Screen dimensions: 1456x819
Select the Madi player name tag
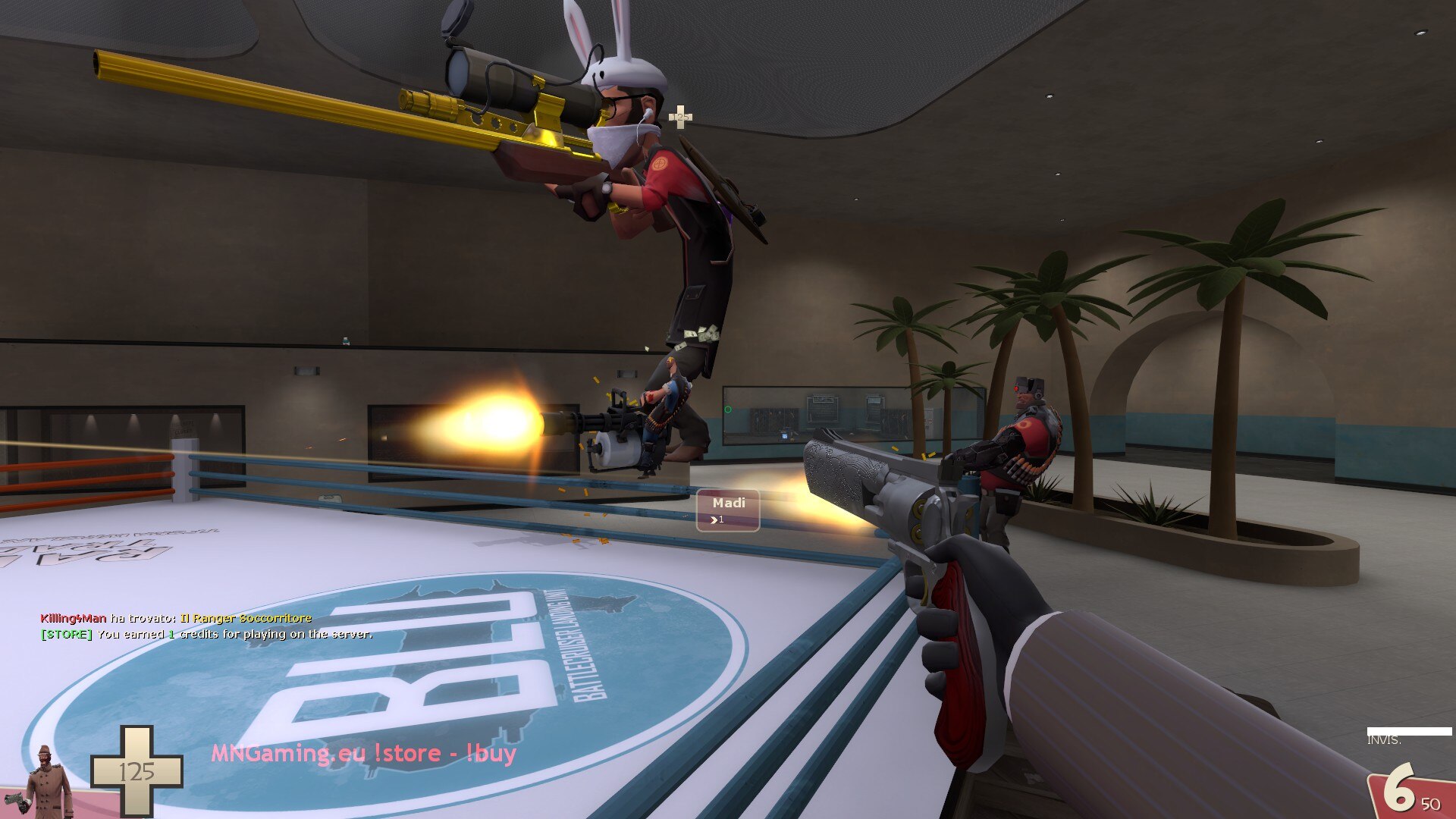(x=728, y=510)
